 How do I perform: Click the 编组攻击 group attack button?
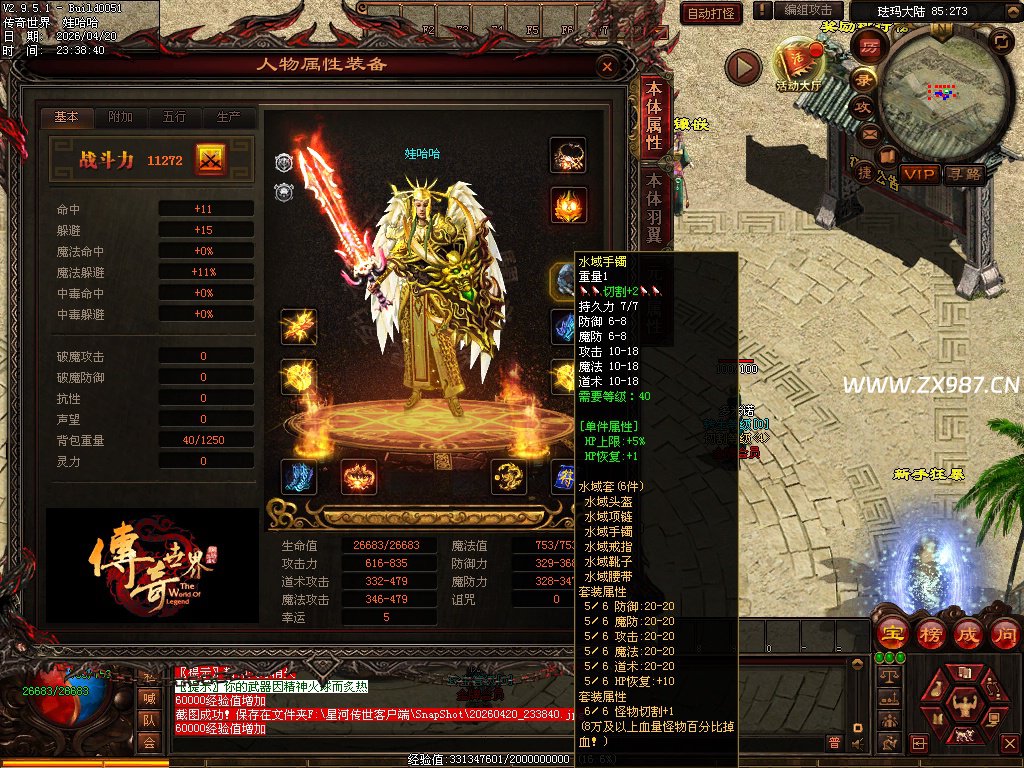point(808,11)
